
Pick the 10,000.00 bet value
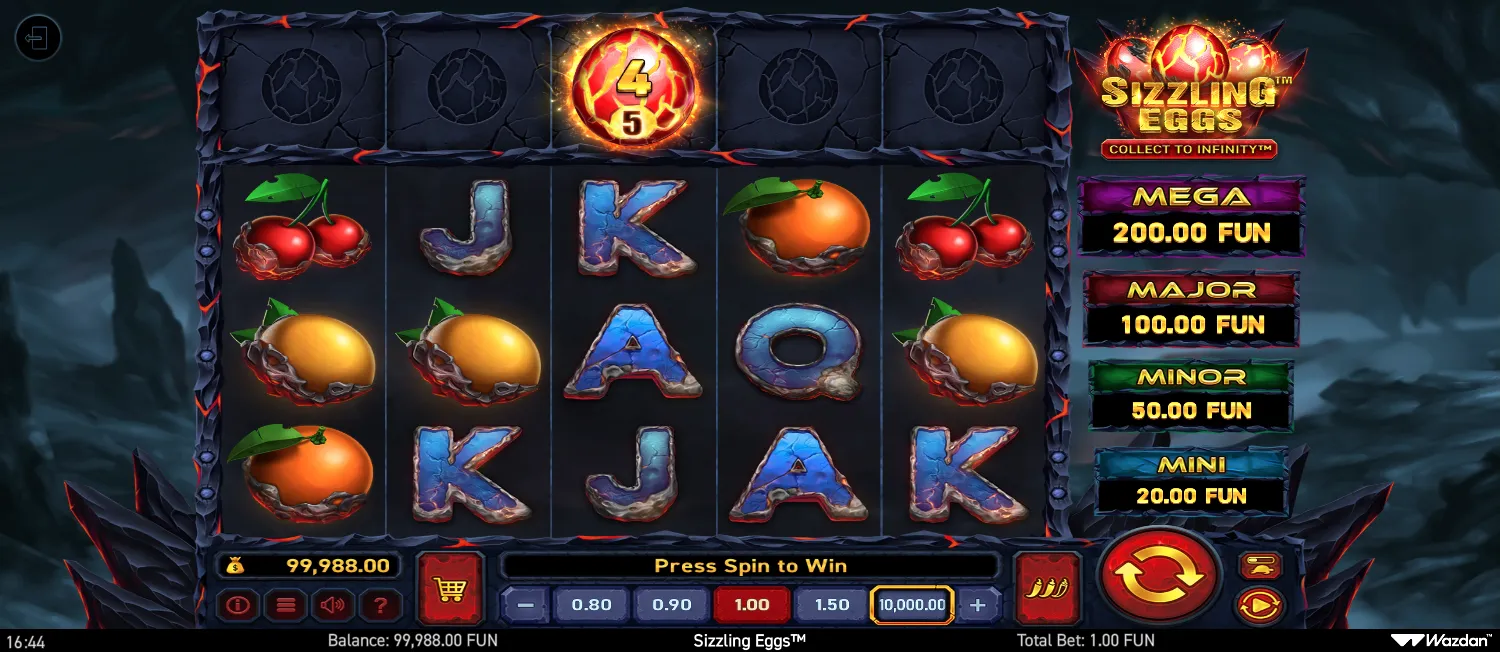912,605
